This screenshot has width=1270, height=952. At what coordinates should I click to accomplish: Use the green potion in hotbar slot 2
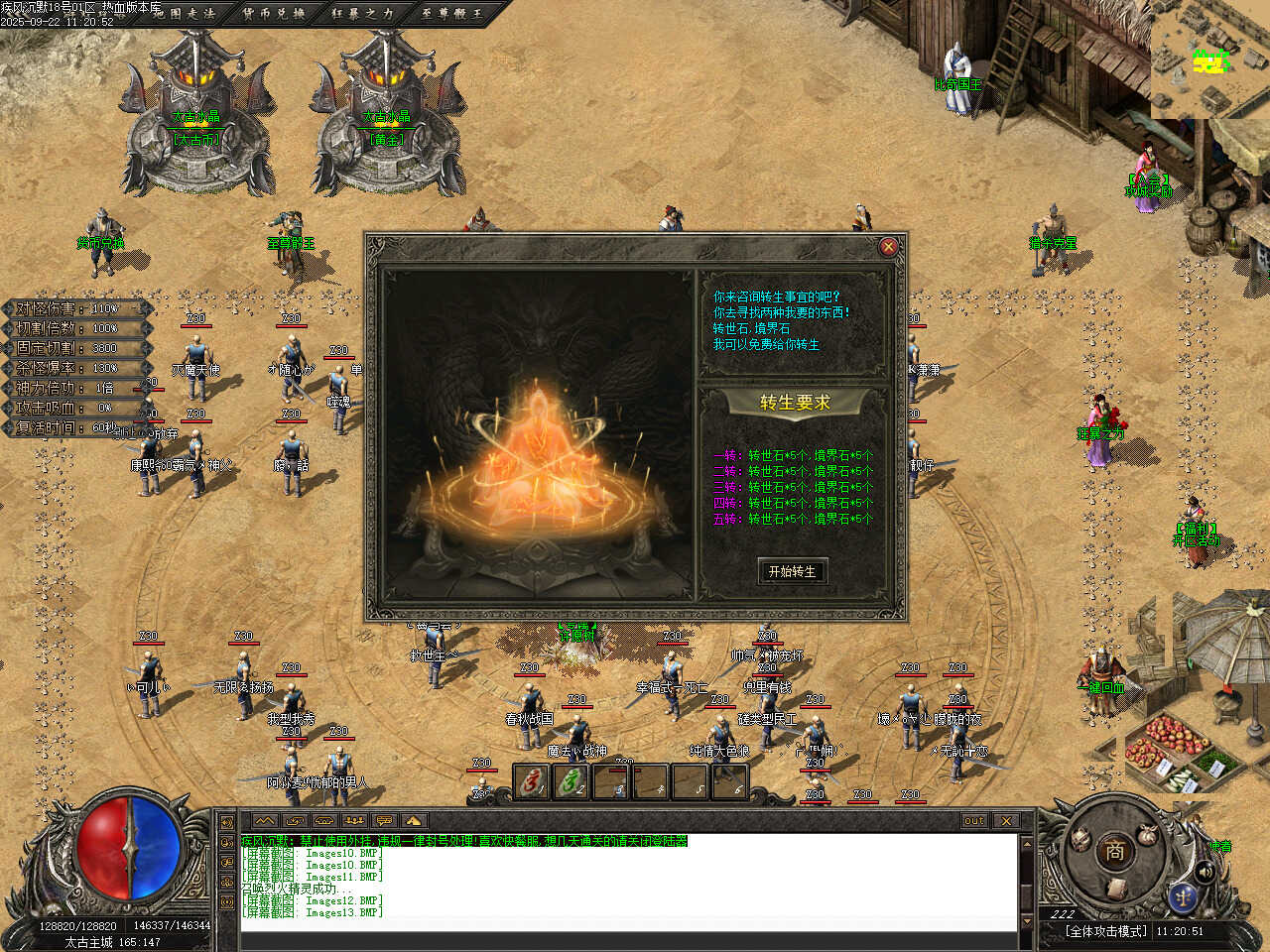pos(571,782)
